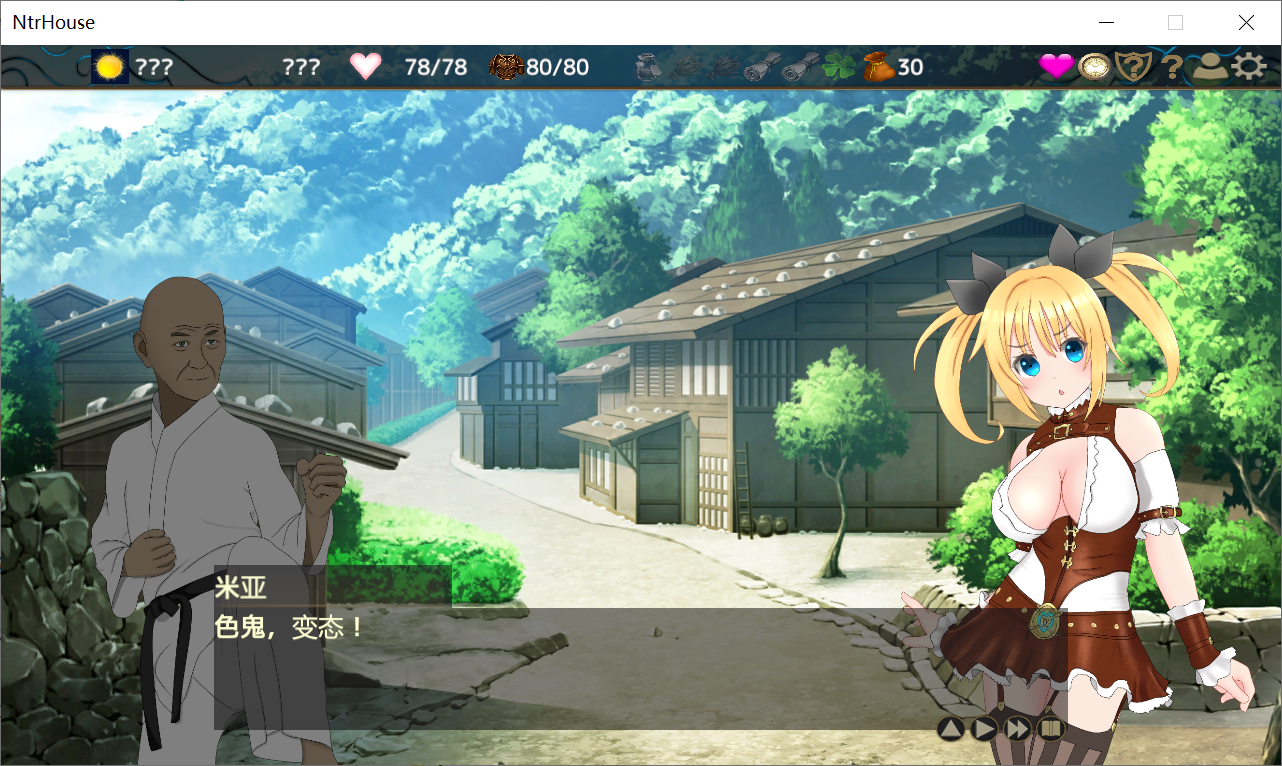The width and height of the screenshot is (1282, 766).
Task: Fast-forward dialogue with the double-arrow button
Action: pyautogui.click(x=1017, y=728)
